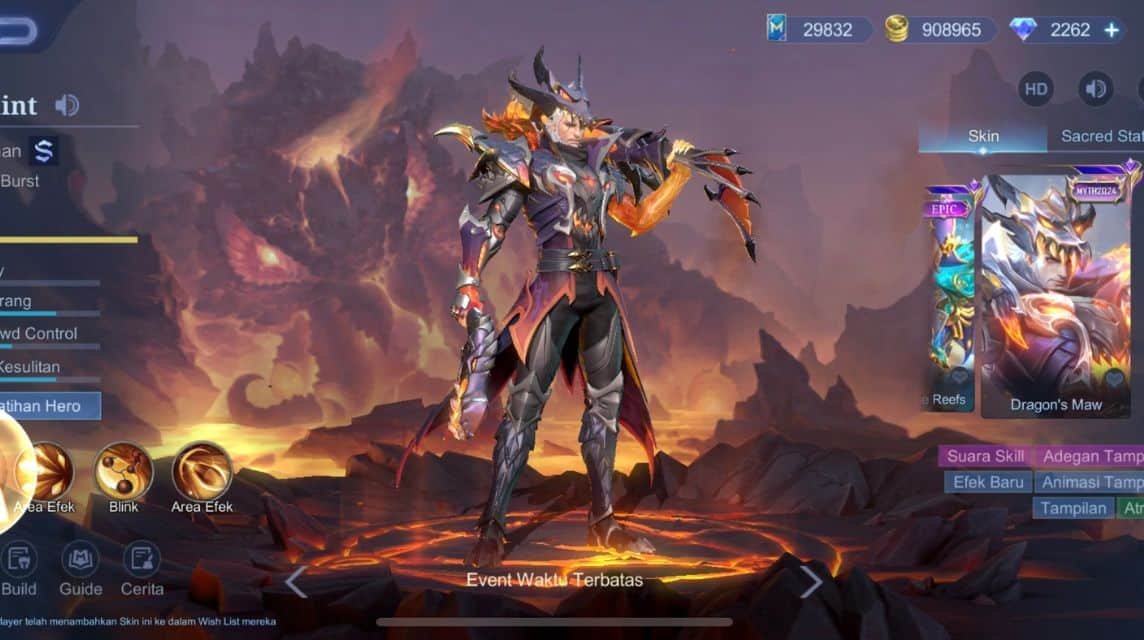
Task: Open the role S icon beside hero type
Action: [43, 151]
